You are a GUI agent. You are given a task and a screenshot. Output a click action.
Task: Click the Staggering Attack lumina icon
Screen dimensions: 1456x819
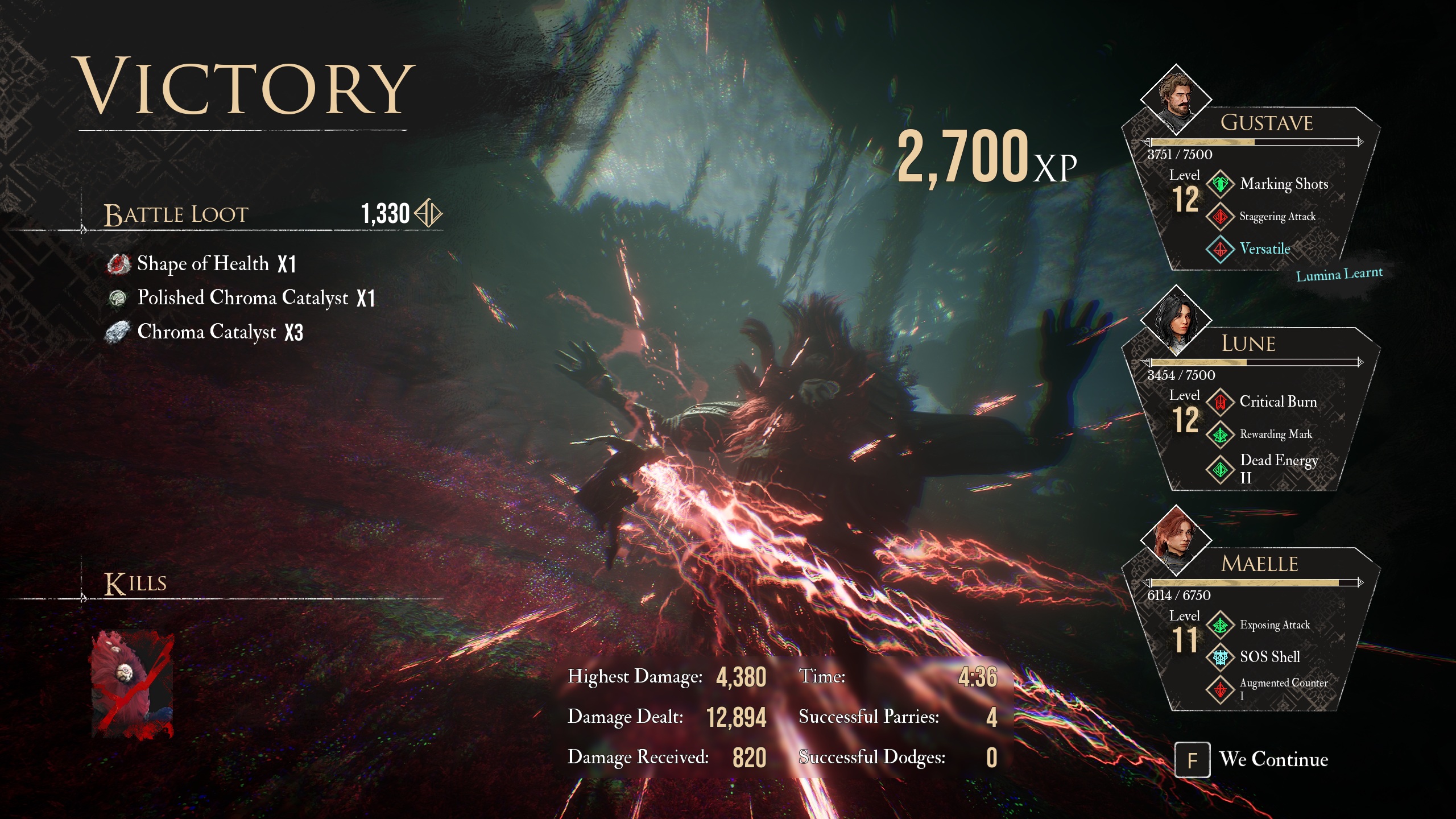1220,217
